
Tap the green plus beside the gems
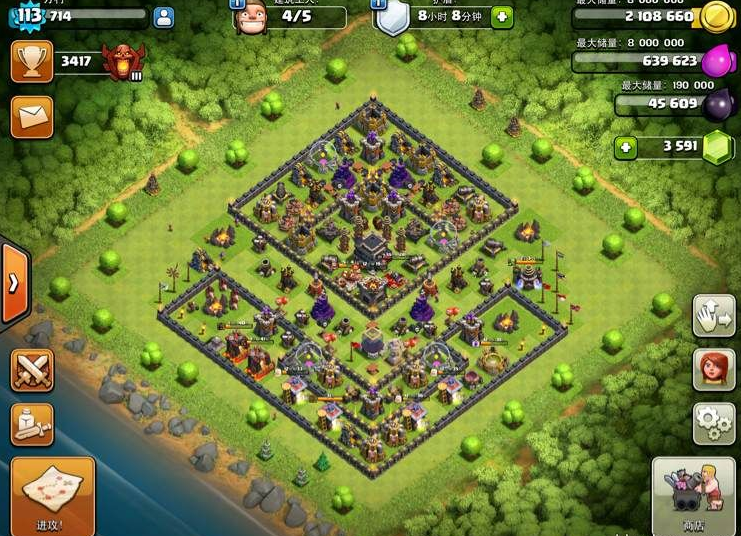tap(626, 148)
